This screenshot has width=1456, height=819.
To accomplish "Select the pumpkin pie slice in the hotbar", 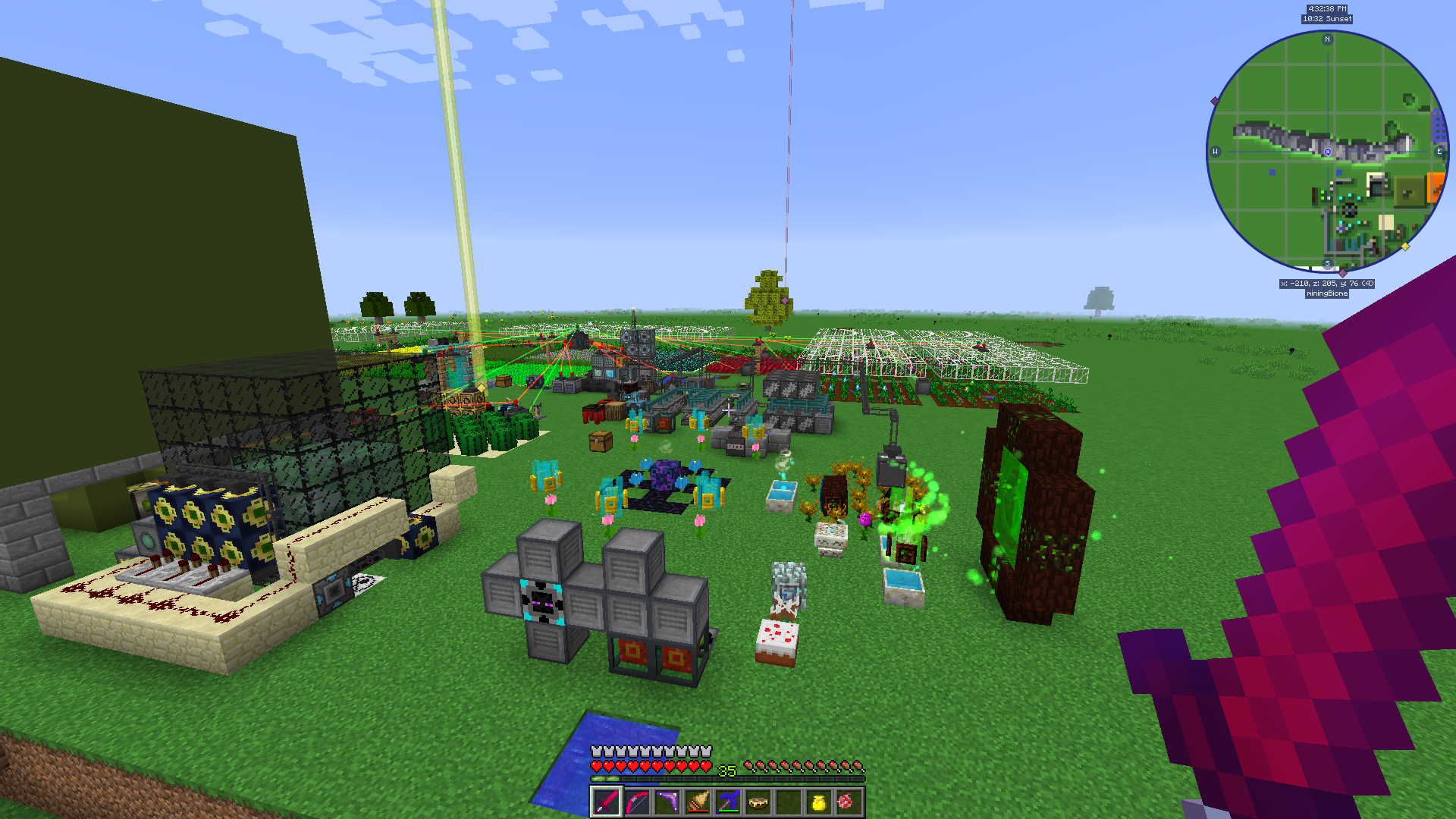I will [x=759, y=802].
